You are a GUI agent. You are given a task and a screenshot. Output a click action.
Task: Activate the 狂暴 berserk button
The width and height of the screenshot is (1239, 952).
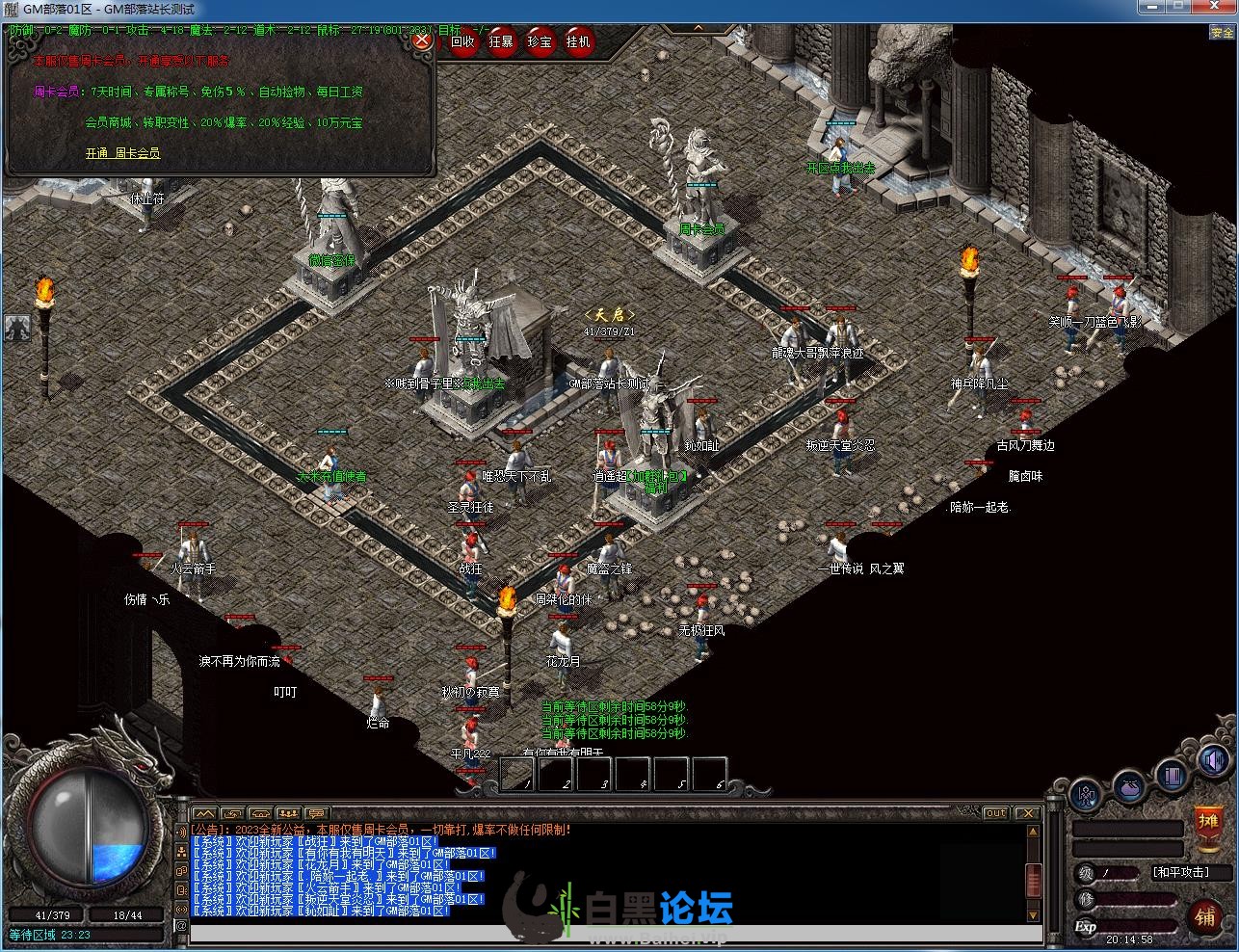[x=502, y=41]
